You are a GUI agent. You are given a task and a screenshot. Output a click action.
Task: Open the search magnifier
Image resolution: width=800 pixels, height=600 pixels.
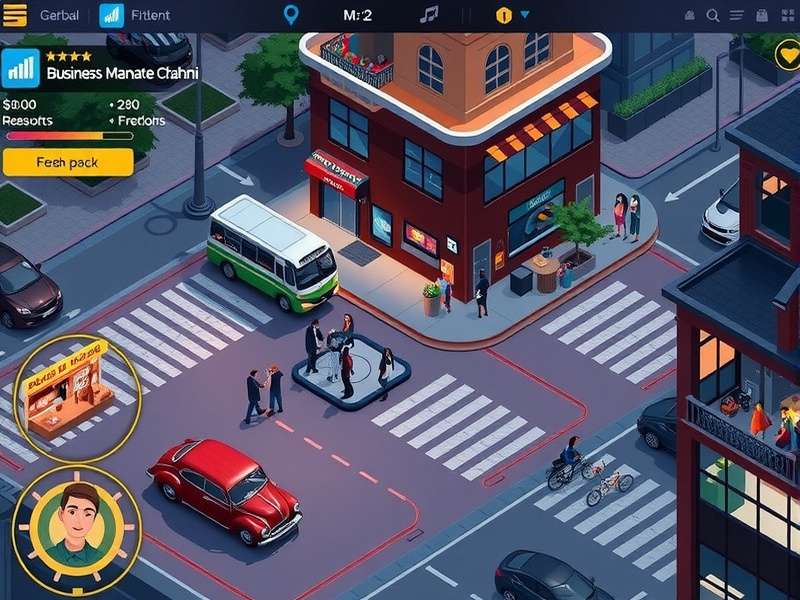pos(713,15)
